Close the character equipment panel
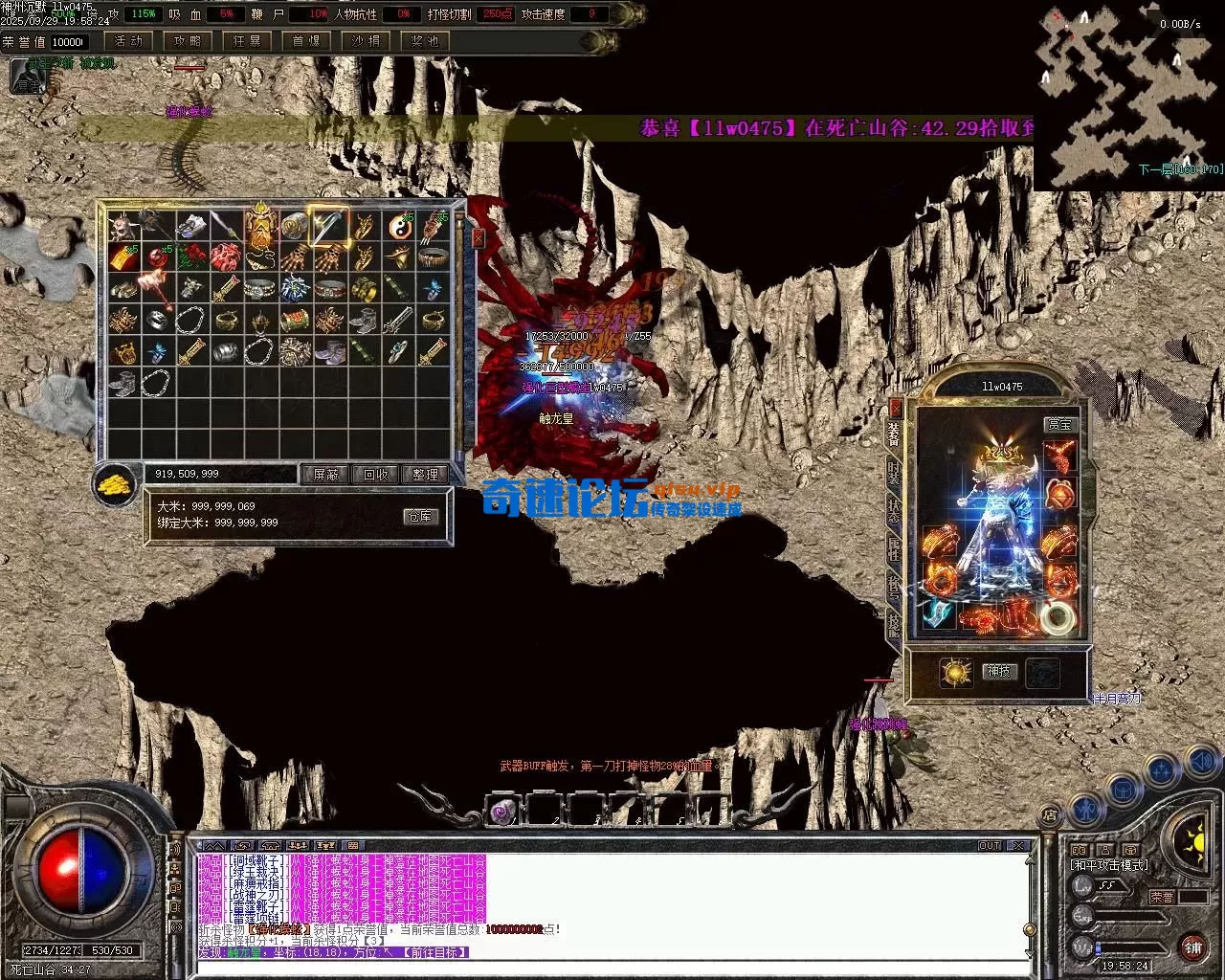The image size is (1225, 980). (x=896, y=407)
